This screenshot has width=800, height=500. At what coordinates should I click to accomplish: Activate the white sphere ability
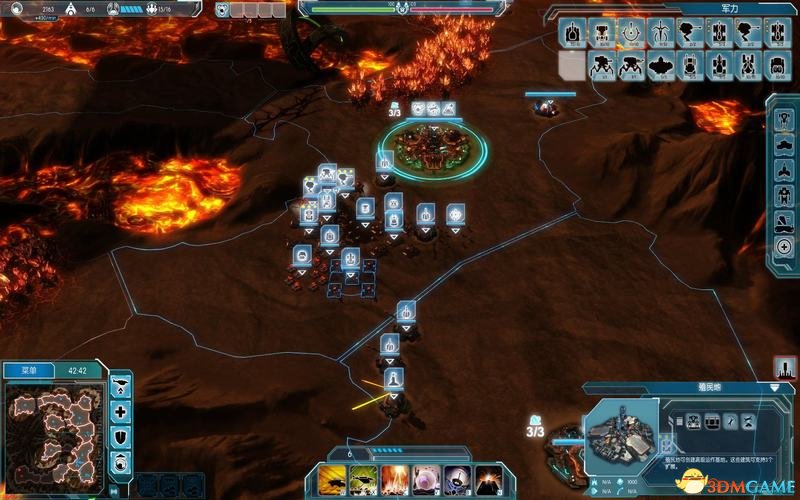point(425,479)
